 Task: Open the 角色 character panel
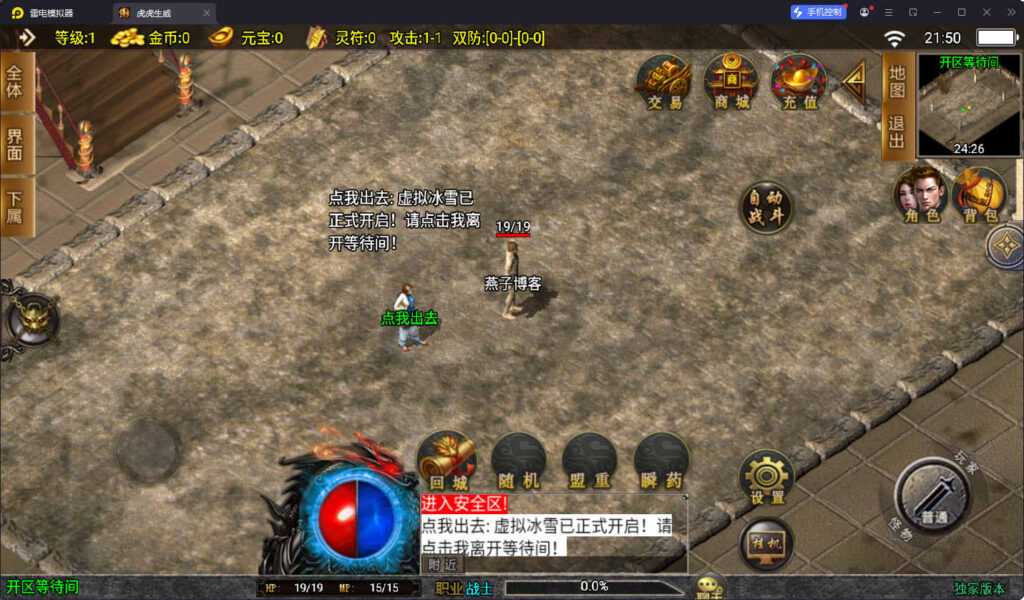click(920, 194)
